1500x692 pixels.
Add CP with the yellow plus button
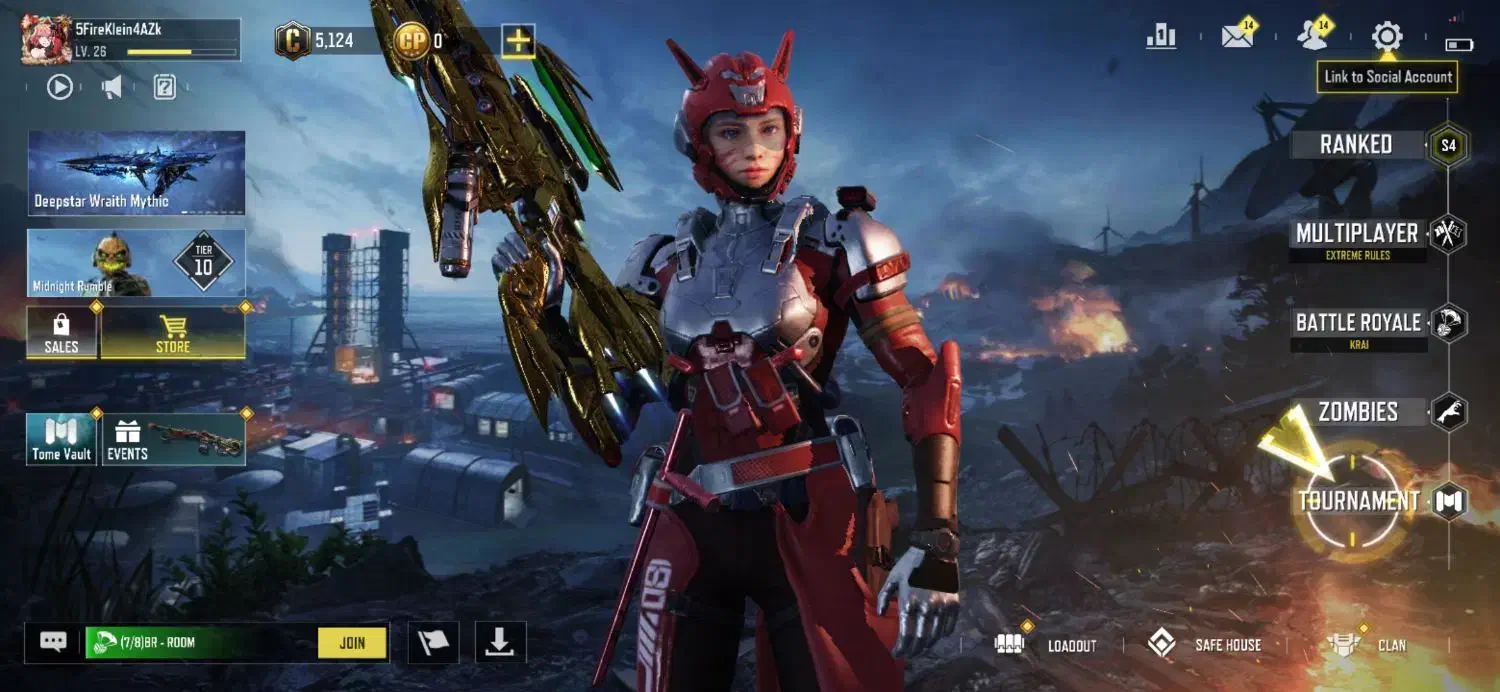(x=518, y=41)
